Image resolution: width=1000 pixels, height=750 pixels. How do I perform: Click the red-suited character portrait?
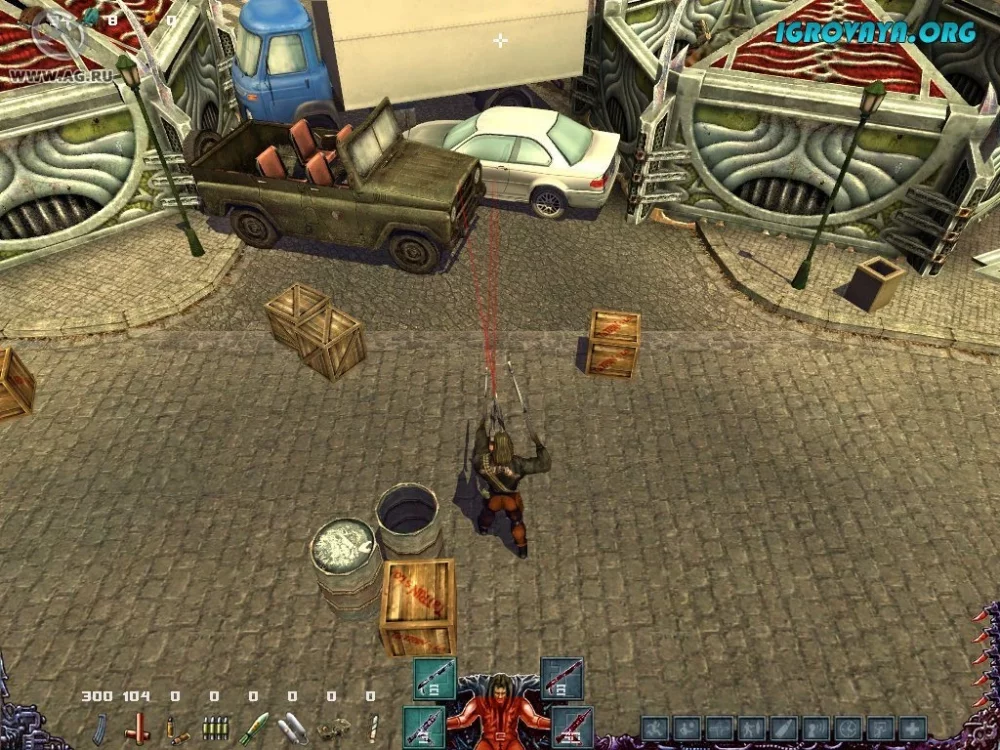[498, 714]
